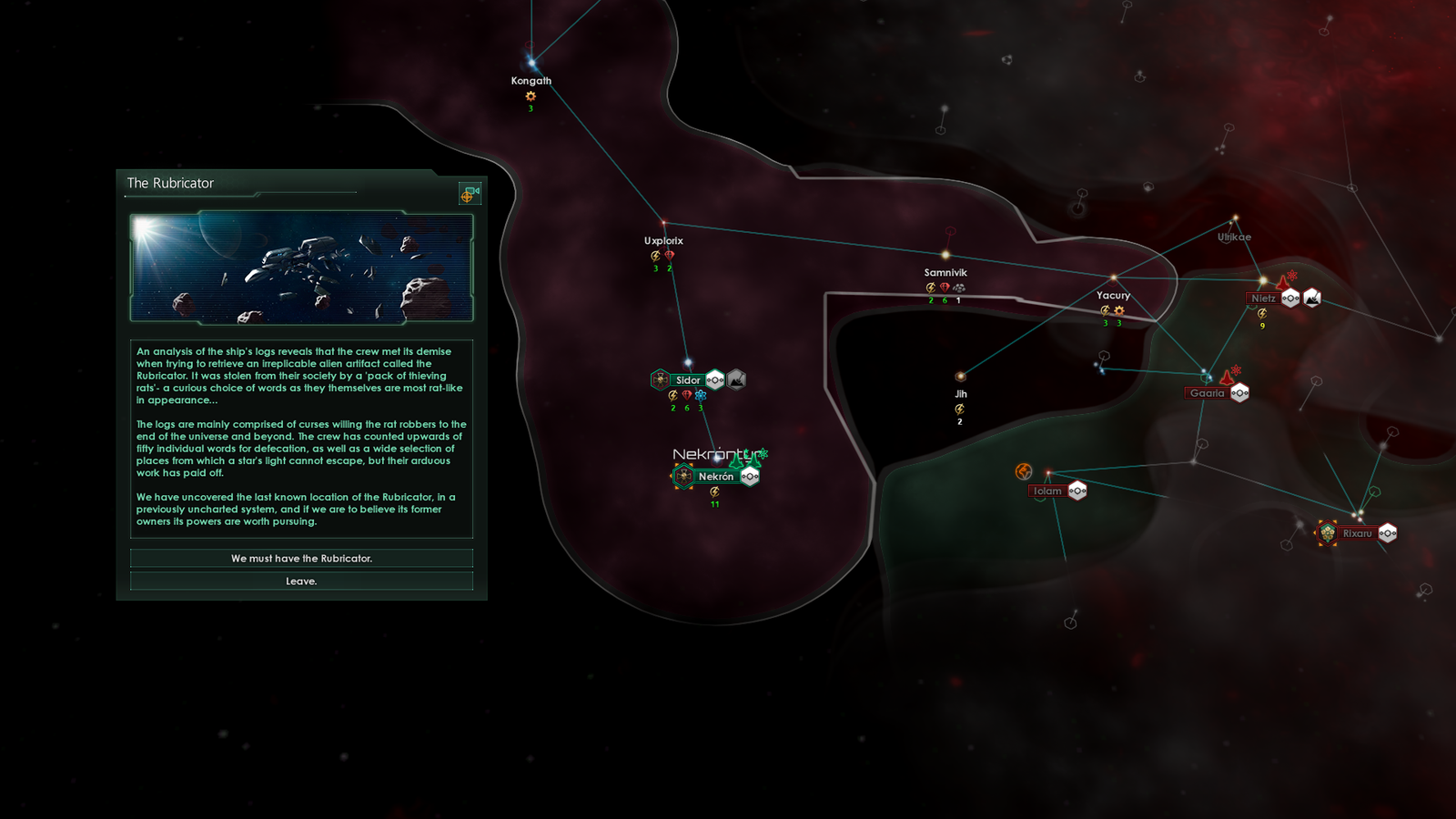Click the Iolam system nameplate

1047,491
